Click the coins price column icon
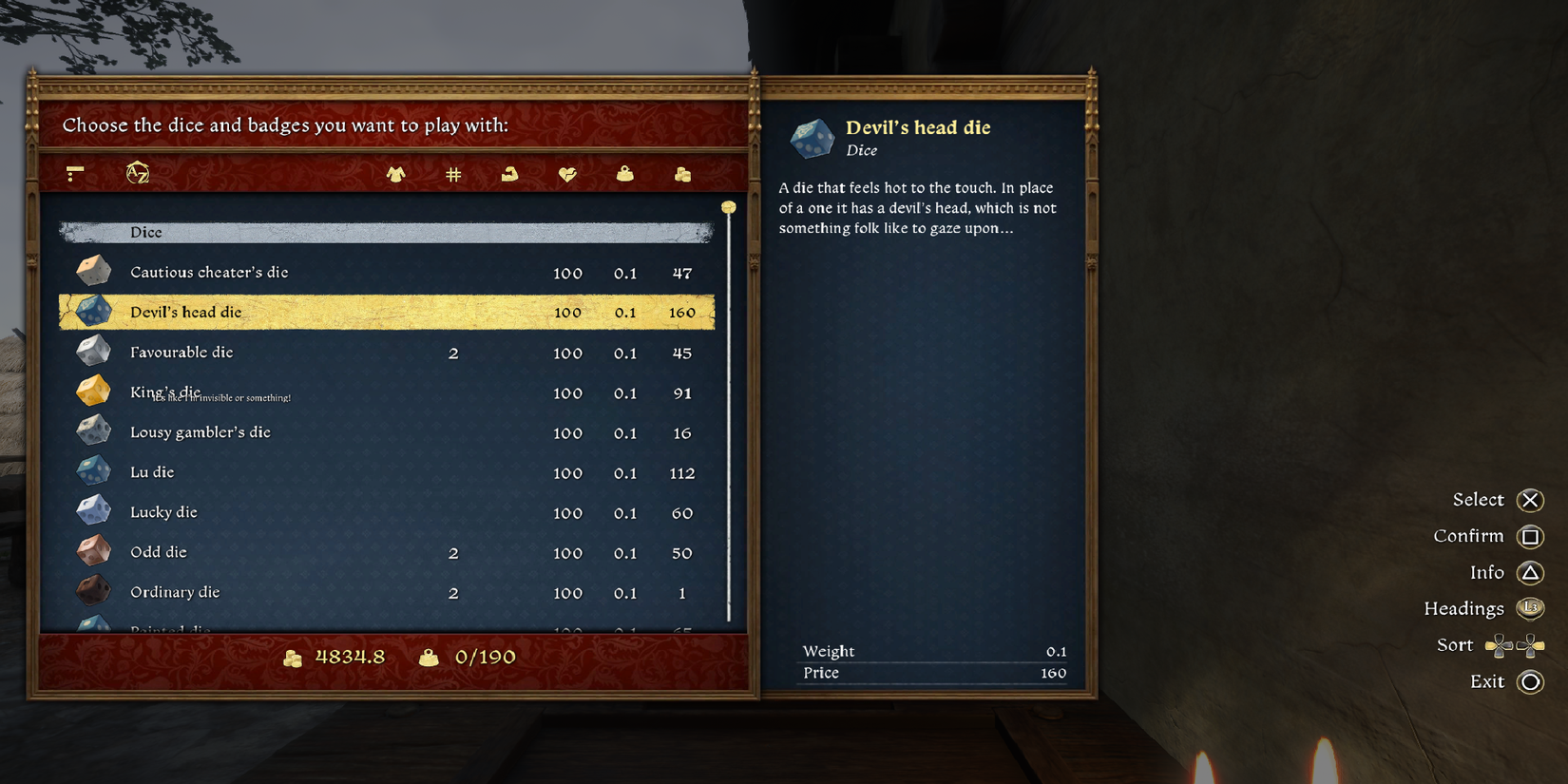Screen dimensions: 1568x784 (x=682, y=174)
